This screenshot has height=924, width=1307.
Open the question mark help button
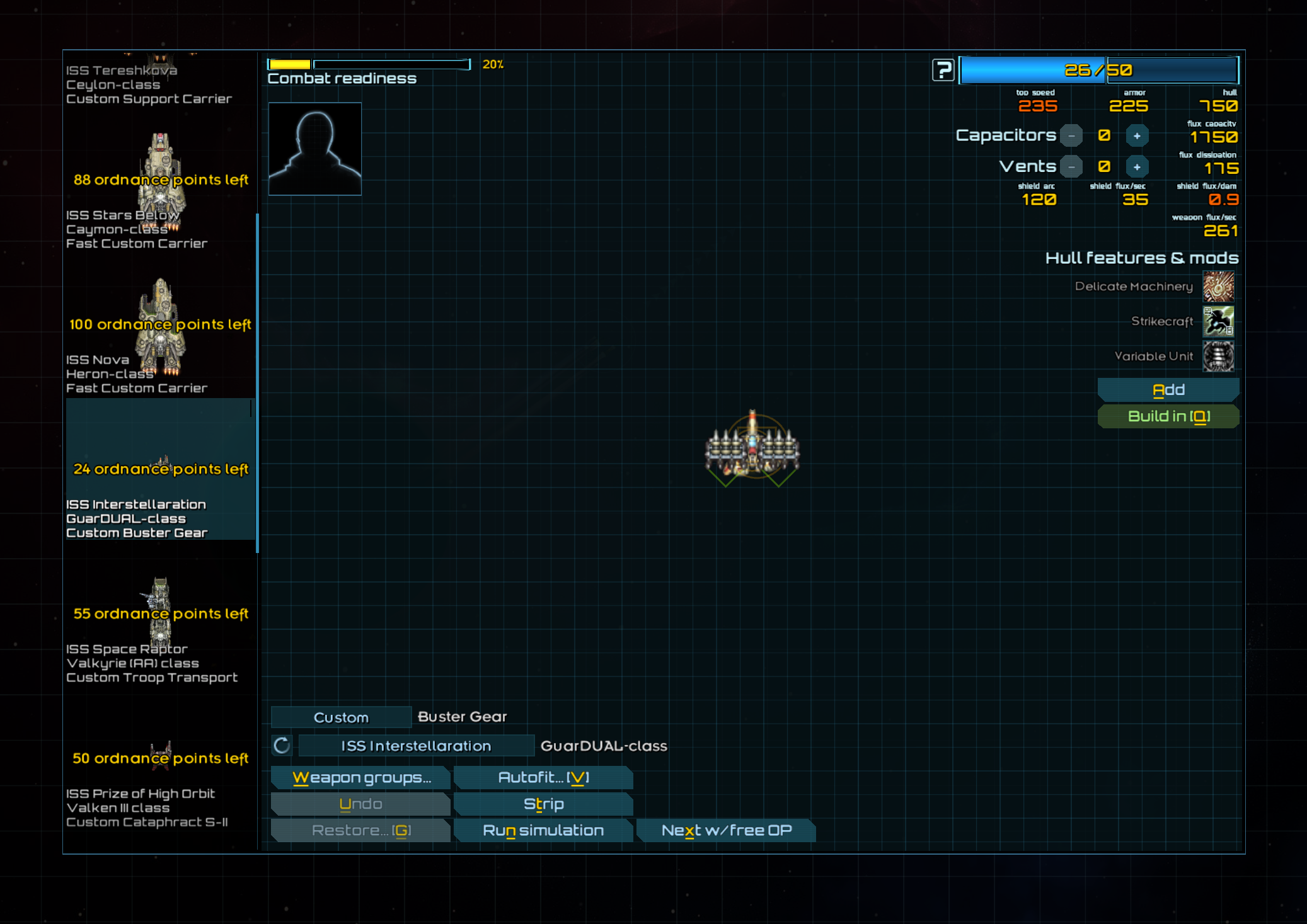[x=943, y=70]
